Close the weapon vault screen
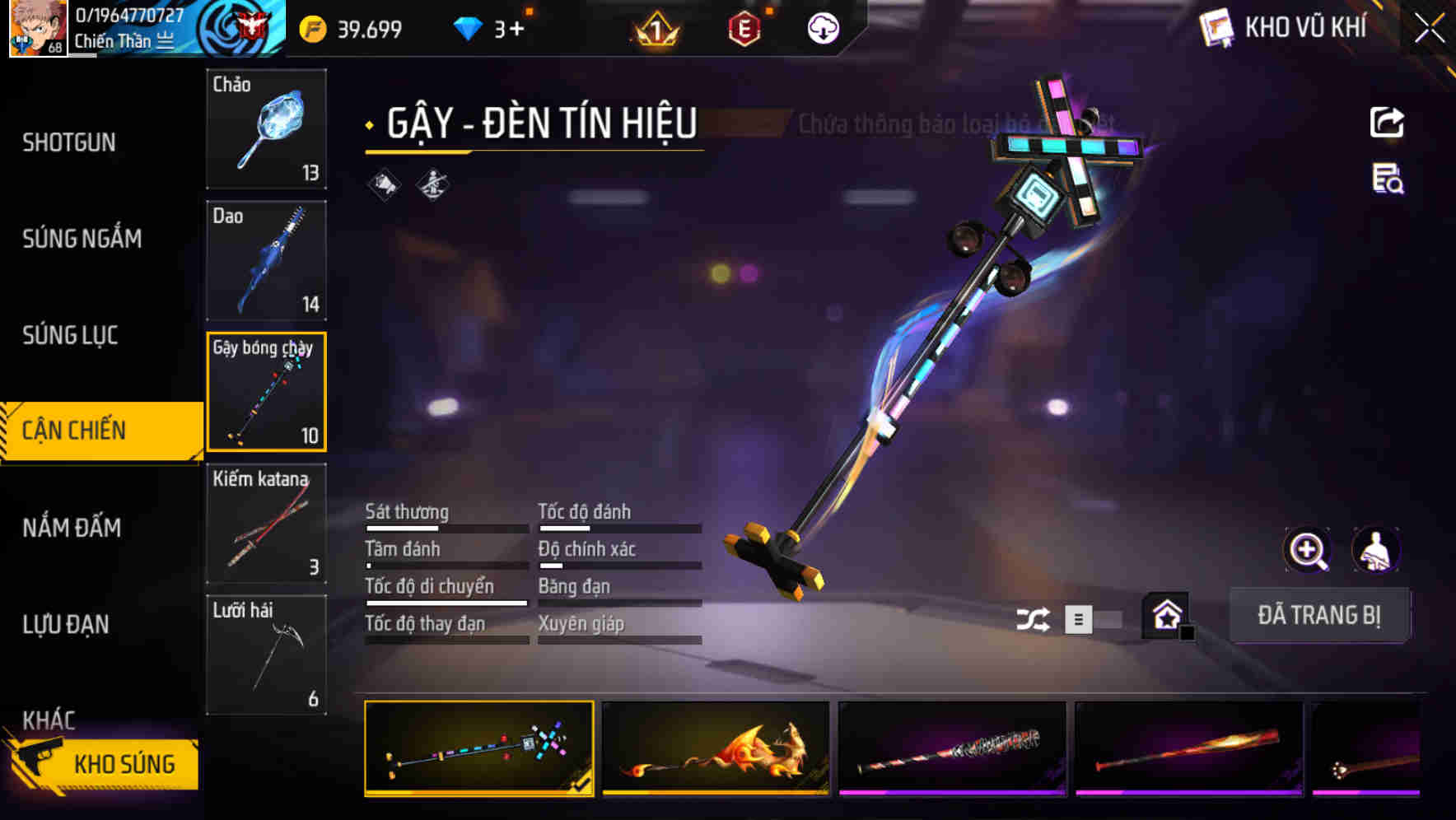1456x820 pixels. 1429,29
